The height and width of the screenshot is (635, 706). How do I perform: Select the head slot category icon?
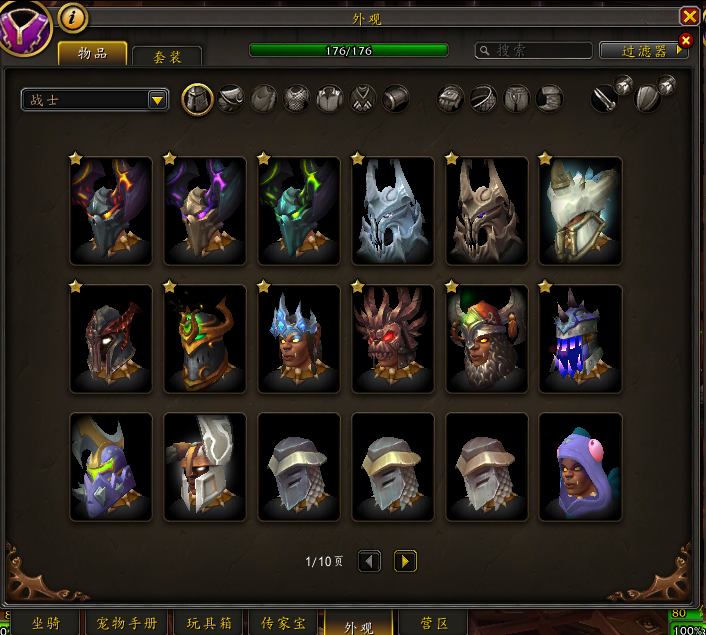coord(198,99)
